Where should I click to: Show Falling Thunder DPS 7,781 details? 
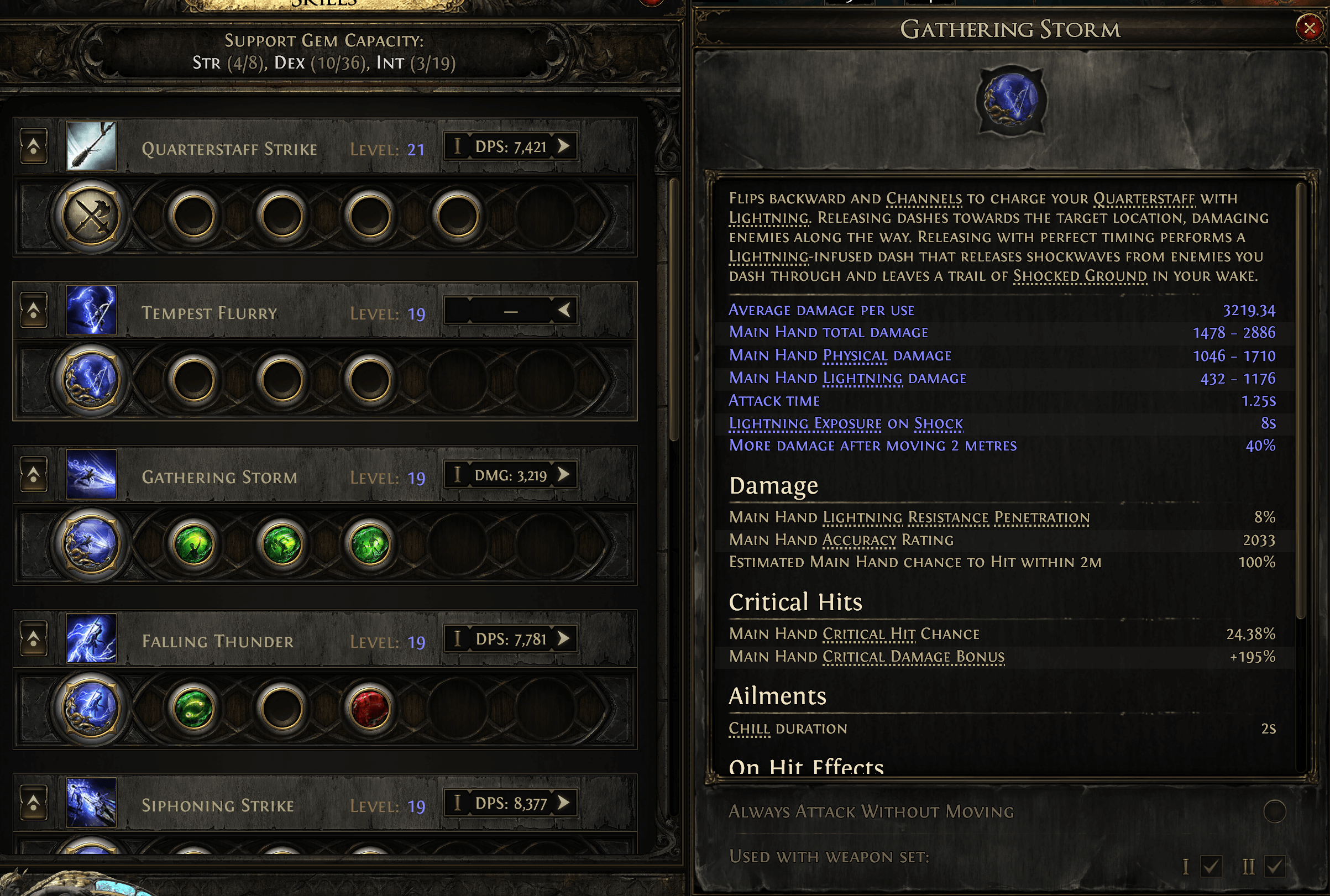pyautogui.click(x=564, y=638)
